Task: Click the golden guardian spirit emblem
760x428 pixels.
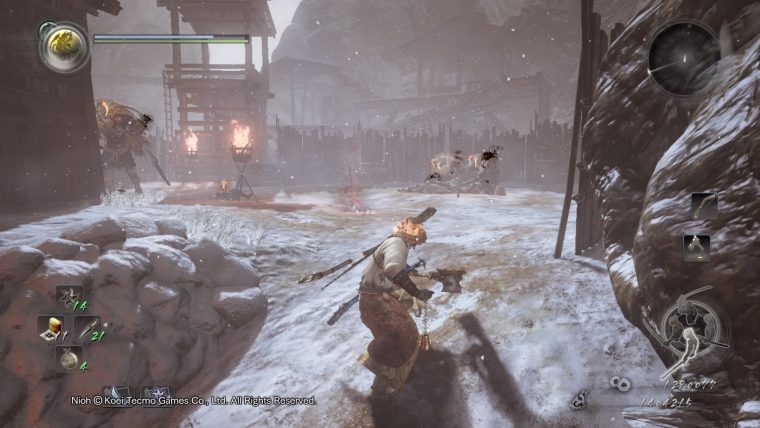Action: point(64,46)
